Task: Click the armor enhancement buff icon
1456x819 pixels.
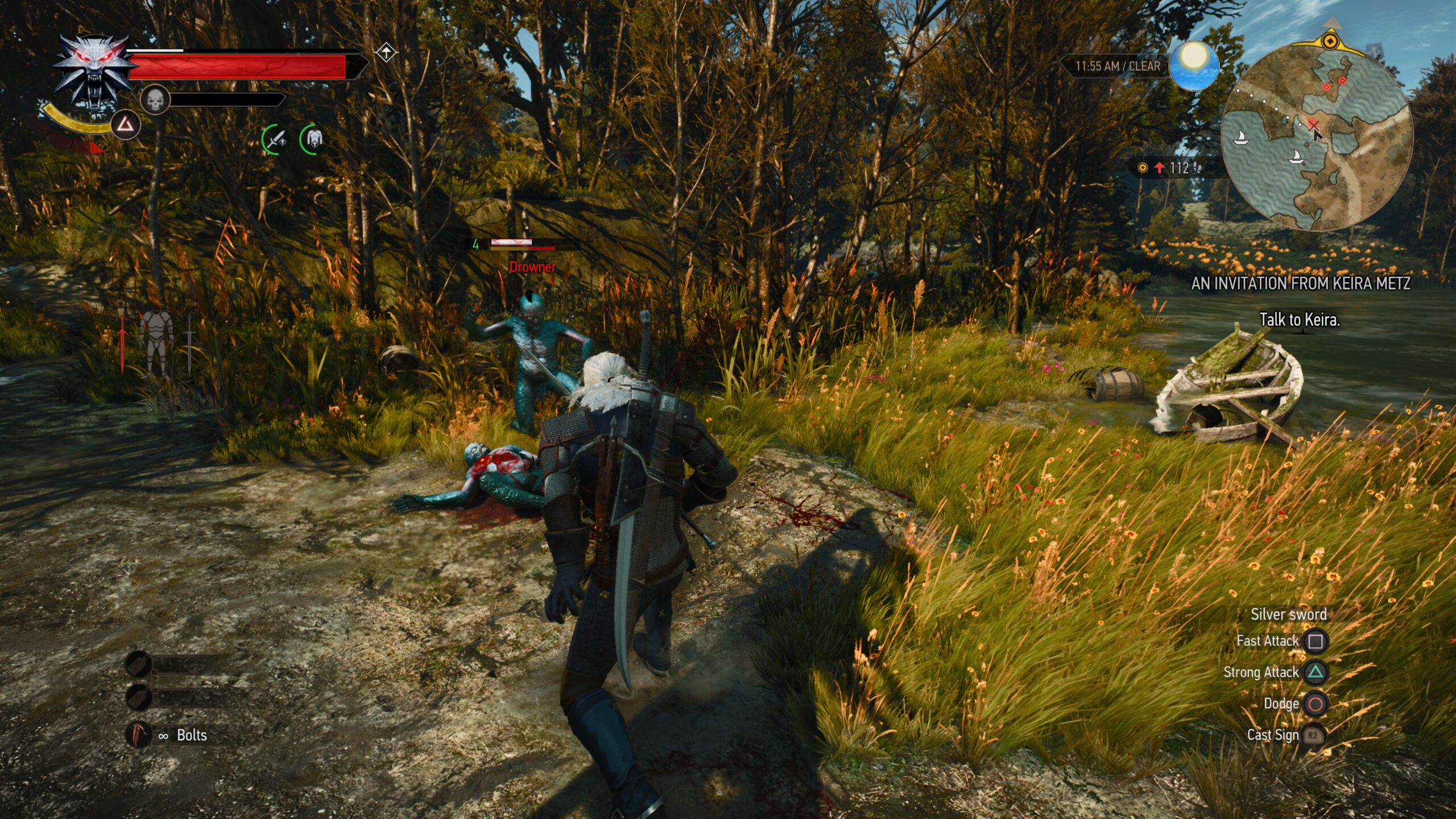Action: click(x=314, y=139)
